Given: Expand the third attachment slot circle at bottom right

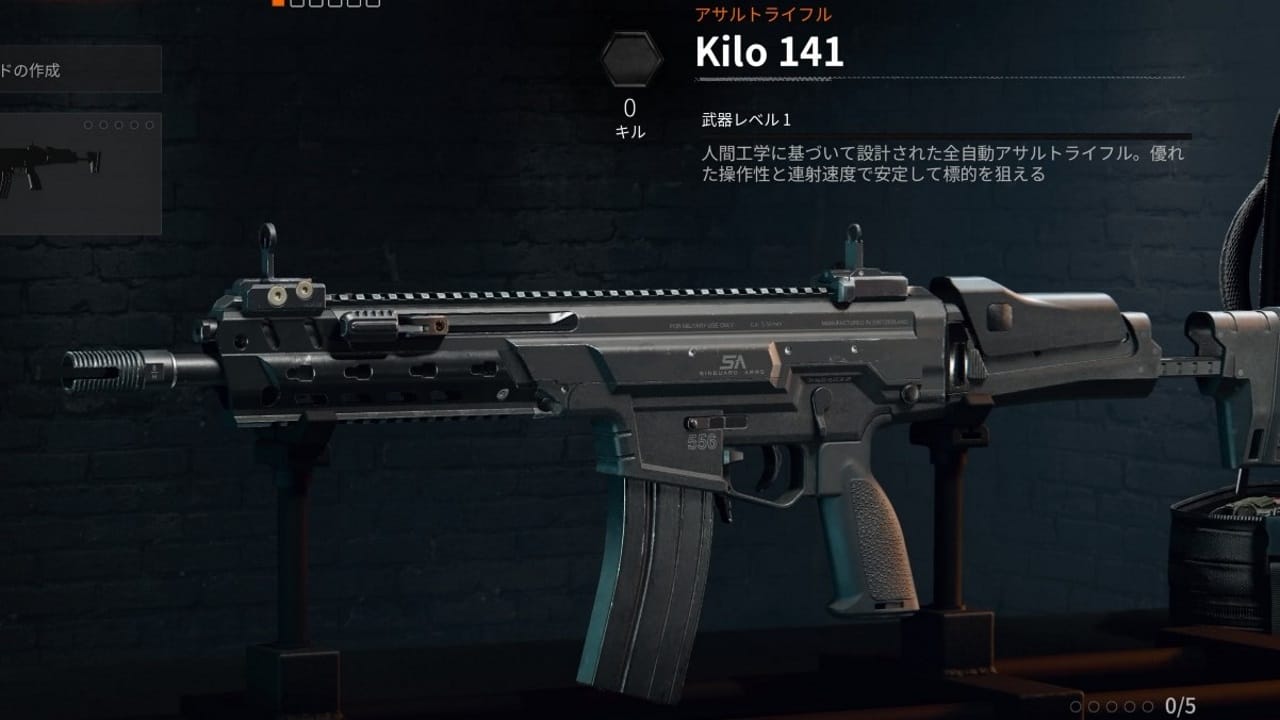Looking at the screenshot, I should tap(1112, 705).
